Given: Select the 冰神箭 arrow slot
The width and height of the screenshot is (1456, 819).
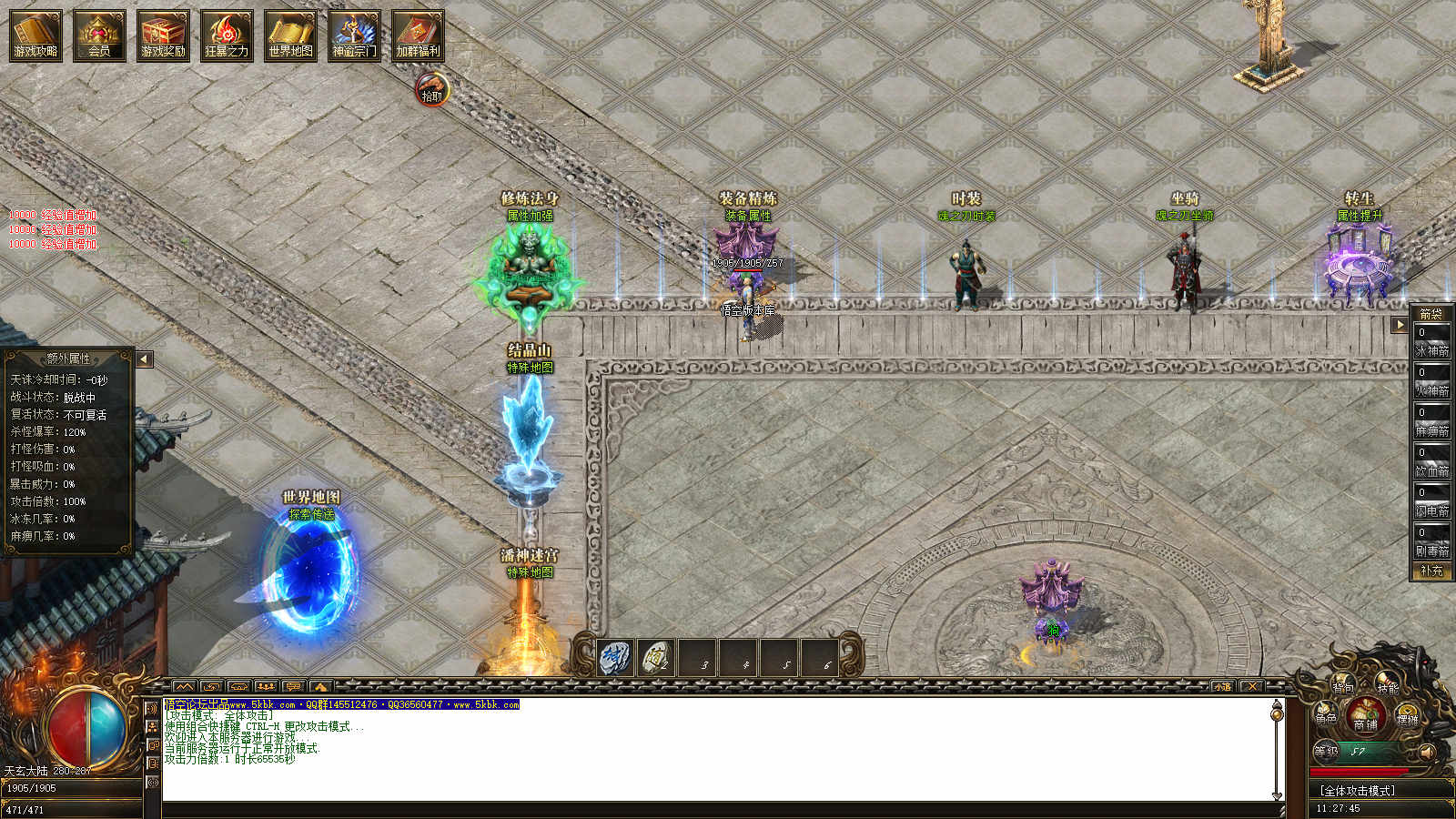Looking at the screenshot, I should 1431,340.
